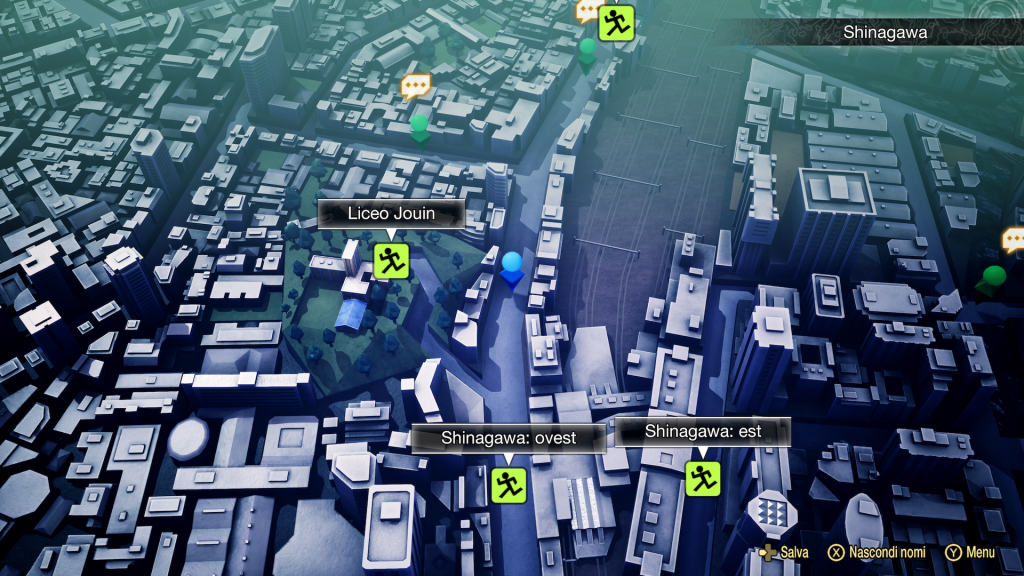Click the Shinagawa: est name label
1024x576 pixels.
[x=702, y=432]
